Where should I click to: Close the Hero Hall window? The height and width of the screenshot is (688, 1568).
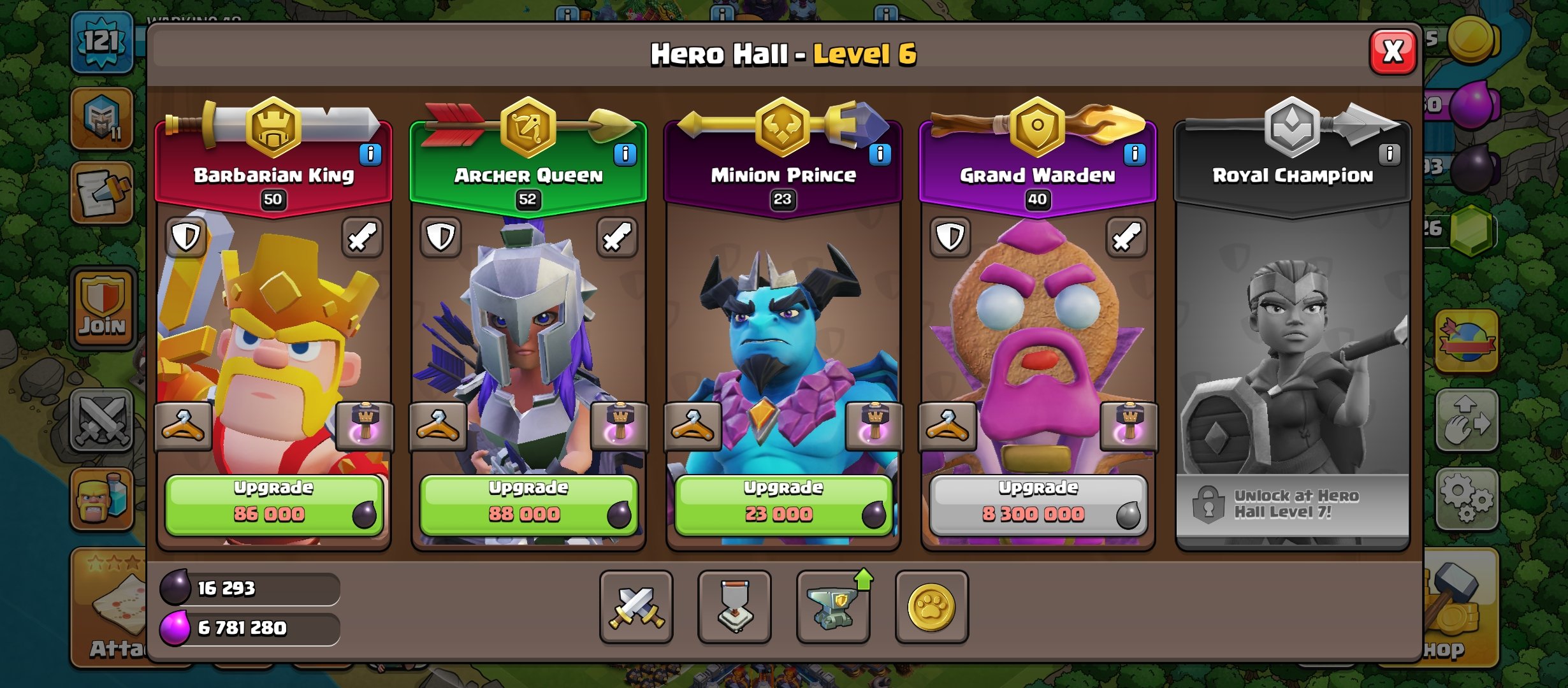(x=1393, y=52)
